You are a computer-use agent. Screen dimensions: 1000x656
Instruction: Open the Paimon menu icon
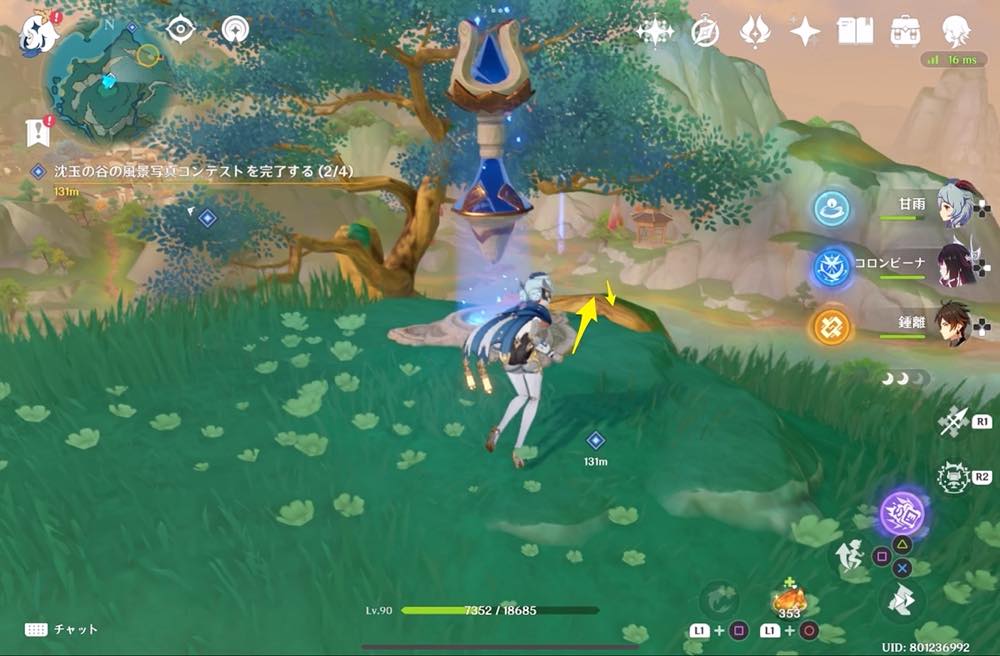[41, 33]
